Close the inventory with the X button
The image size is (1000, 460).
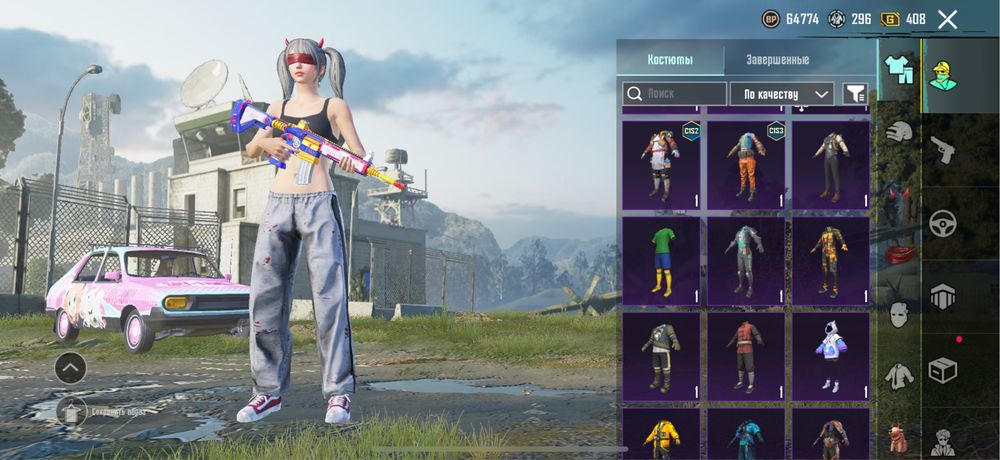[x=948, y=19]
